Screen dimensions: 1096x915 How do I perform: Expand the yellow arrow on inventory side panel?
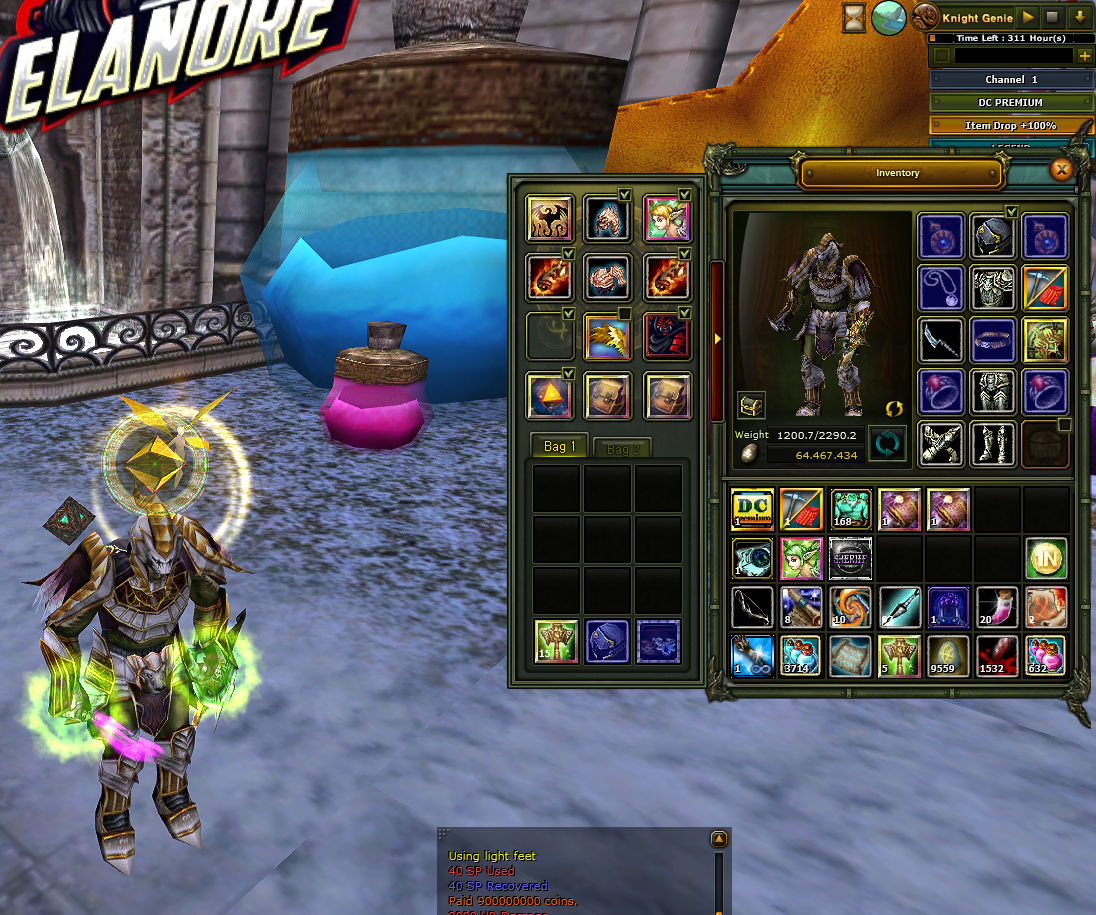tap(718, 339)
